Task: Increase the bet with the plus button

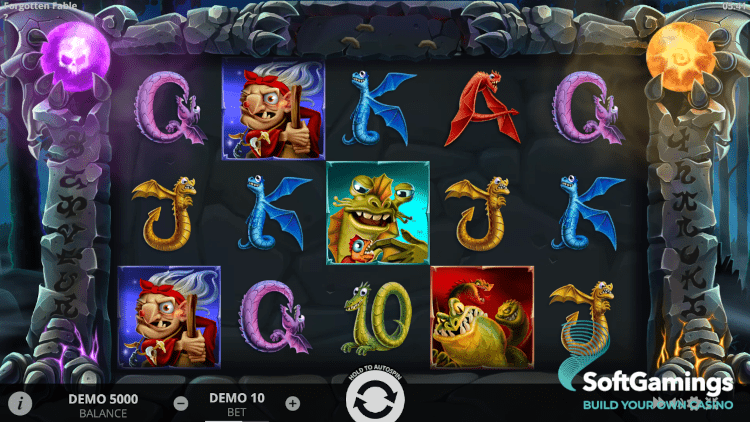Action: pyautogui.click(x=292, y=404)
